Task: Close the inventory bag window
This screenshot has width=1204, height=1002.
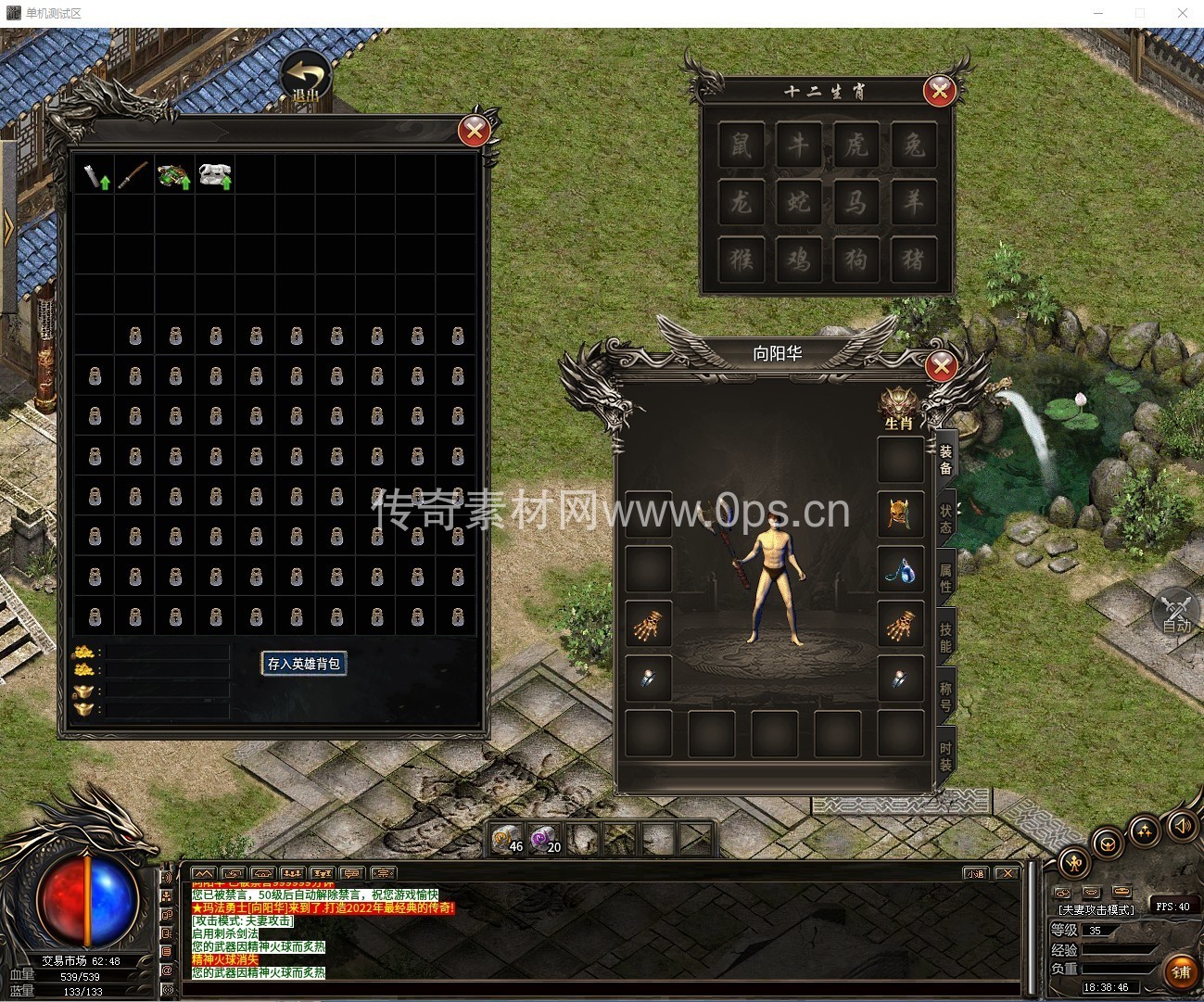Action: [475, 131]
